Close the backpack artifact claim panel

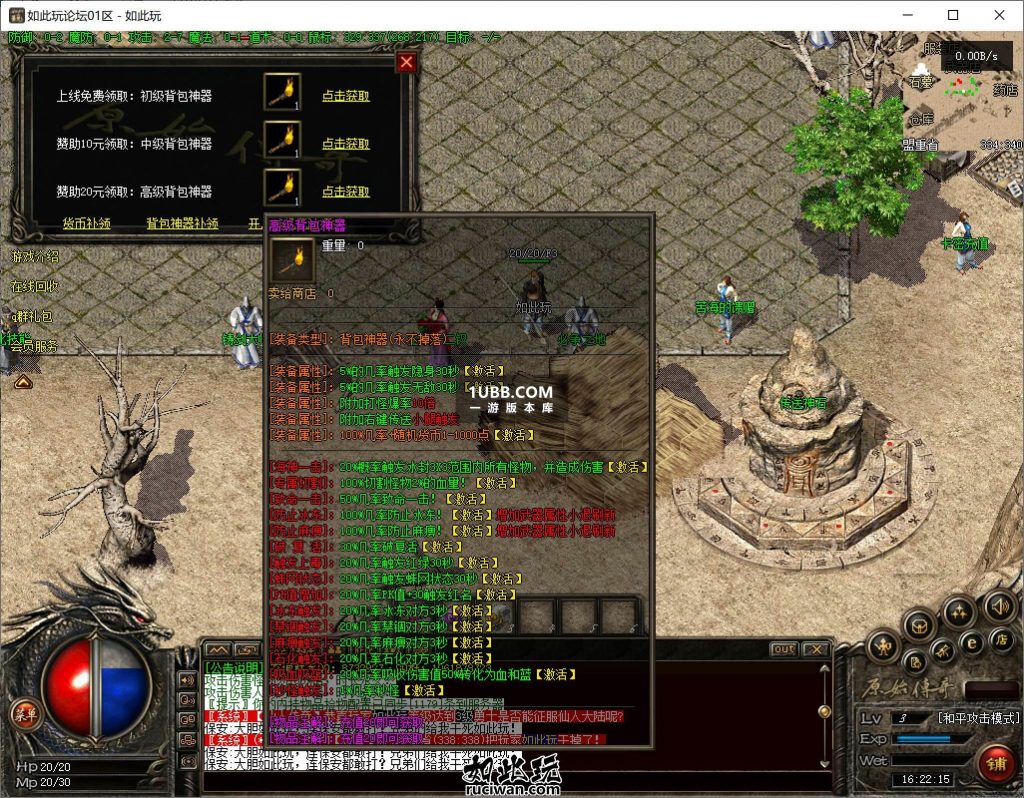(405, 62)
